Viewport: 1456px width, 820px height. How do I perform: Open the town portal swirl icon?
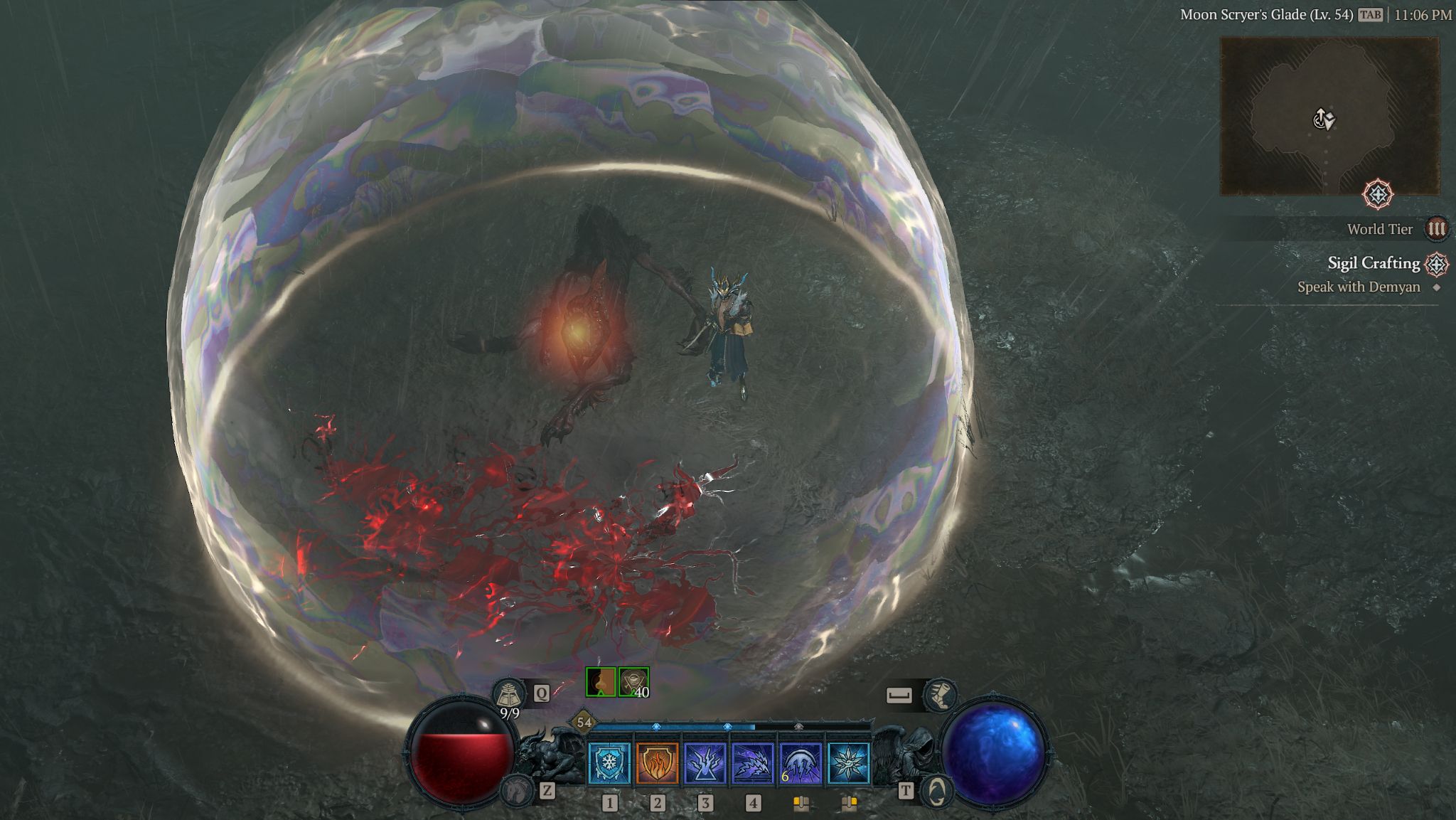[937, 791]
